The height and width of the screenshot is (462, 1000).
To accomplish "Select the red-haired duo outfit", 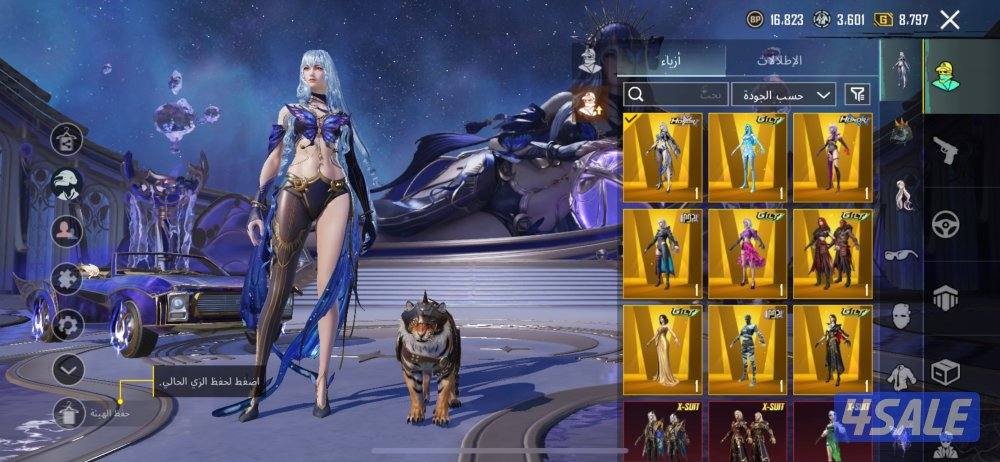I will point(832,252).
